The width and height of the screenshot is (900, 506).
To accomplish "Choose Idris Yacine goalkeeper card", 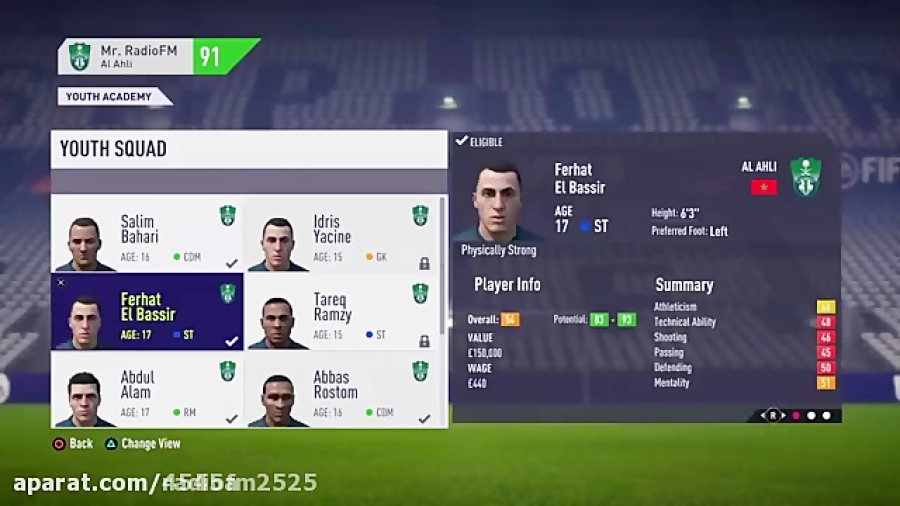I will tap(340, 234).
